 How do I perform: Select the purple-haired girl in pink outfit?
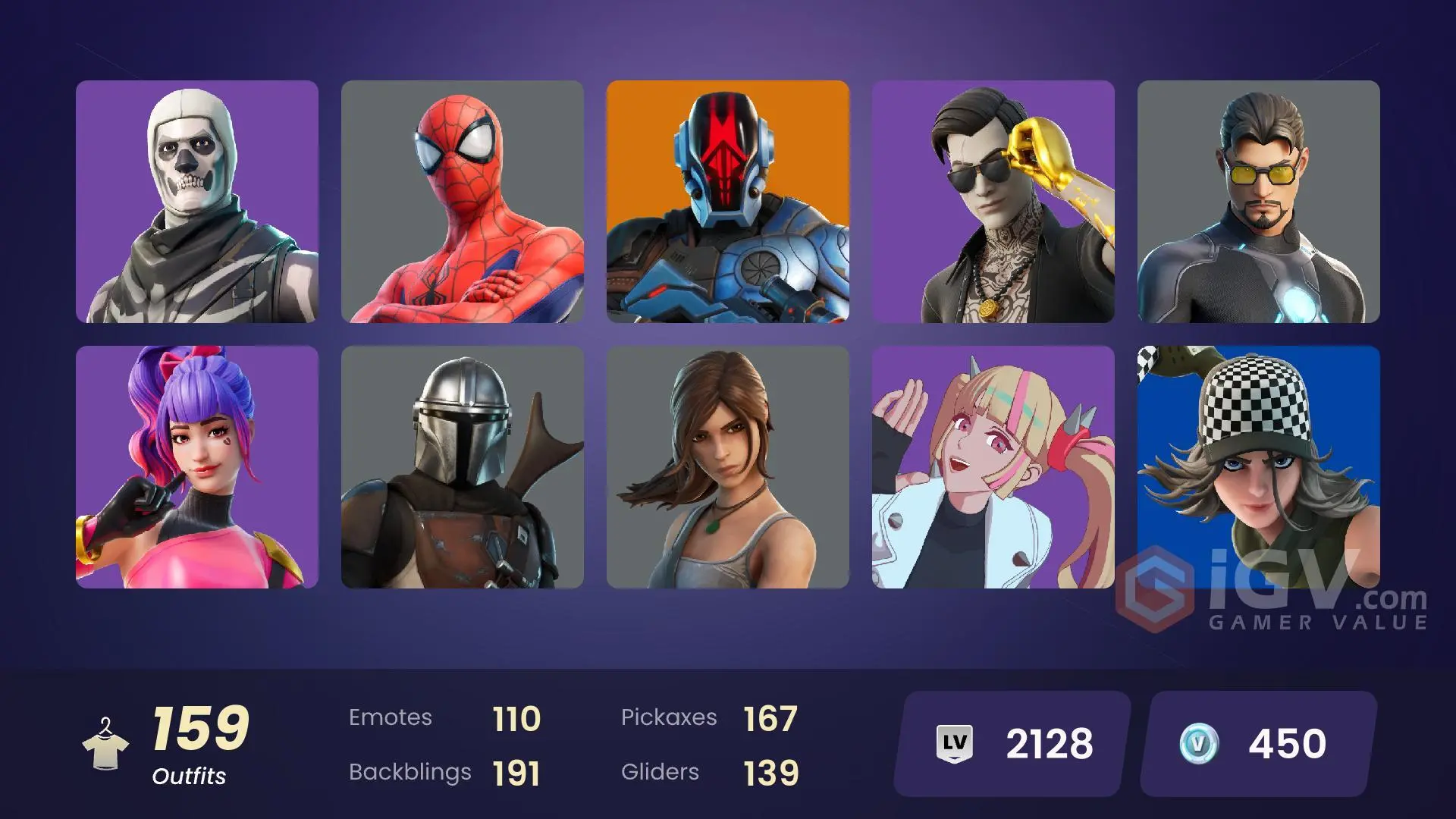(x=197, y=467)
